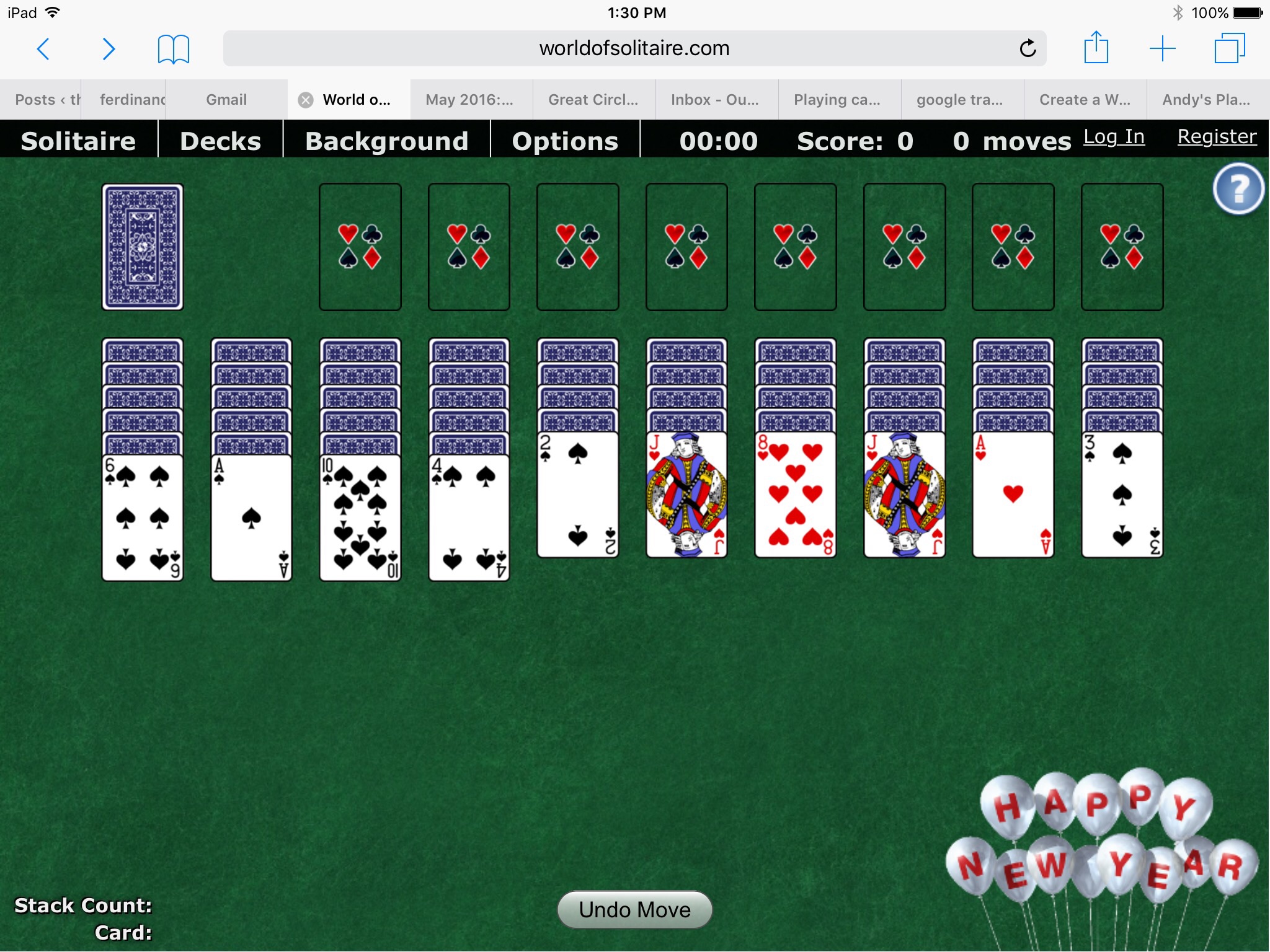Tap the address bar showing worldofsolitaire.com
The height and width of the screenshot is (952, 1270).
(x=634, y=48)
